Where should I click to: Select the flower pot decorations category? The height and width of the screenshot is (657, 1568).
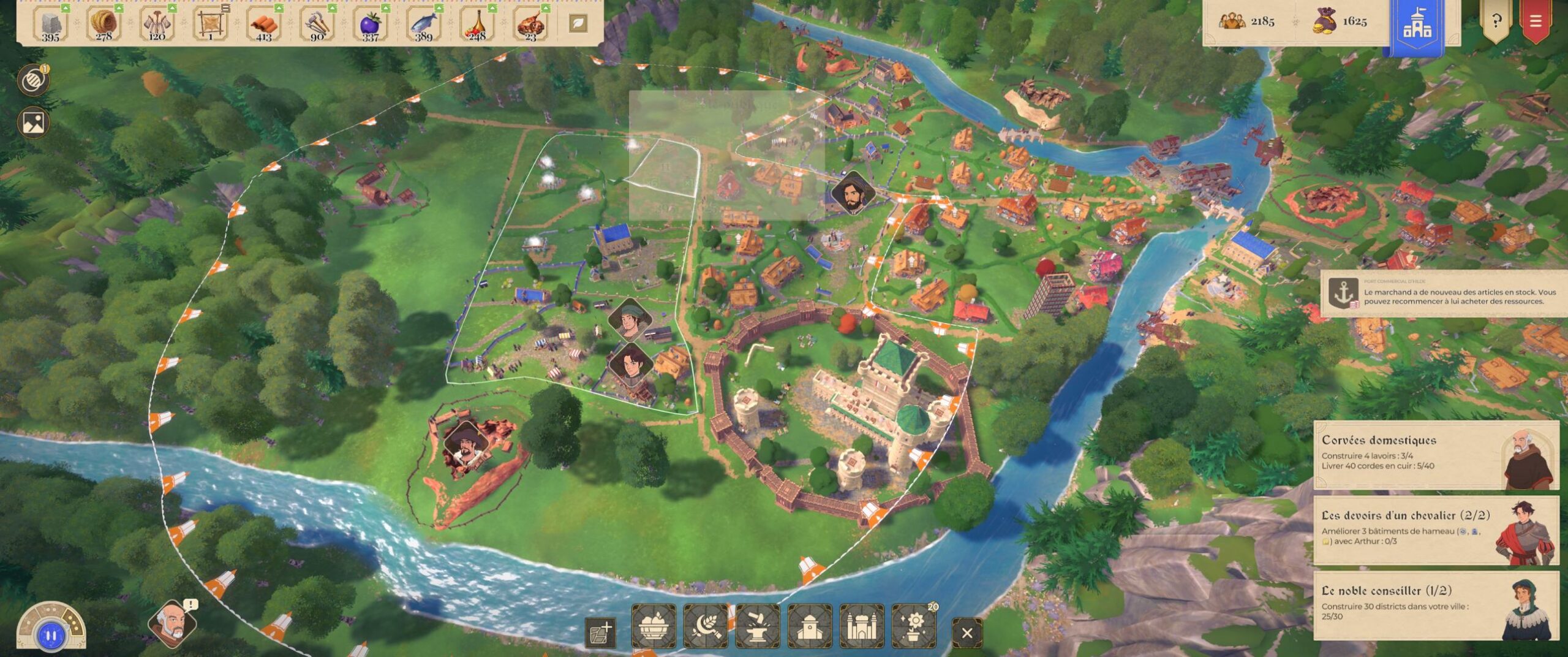pos(914,626)
